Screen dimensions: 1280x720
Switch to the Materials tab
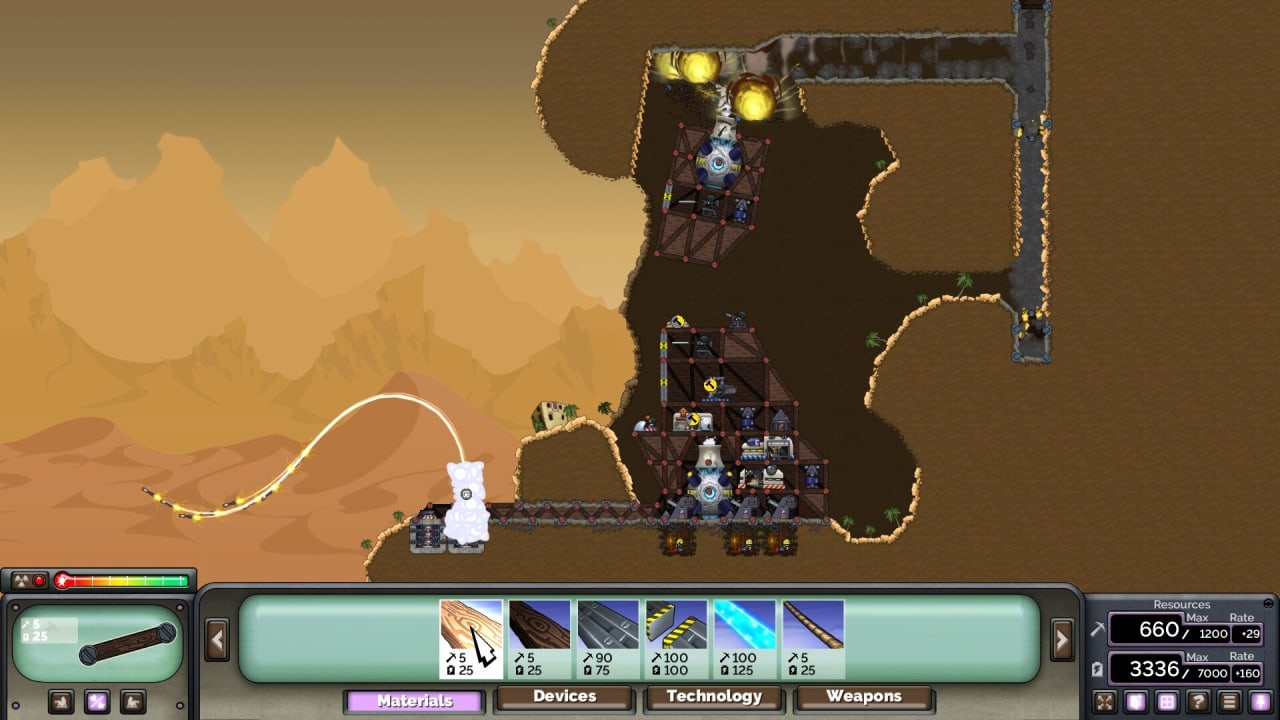point(415,701)
